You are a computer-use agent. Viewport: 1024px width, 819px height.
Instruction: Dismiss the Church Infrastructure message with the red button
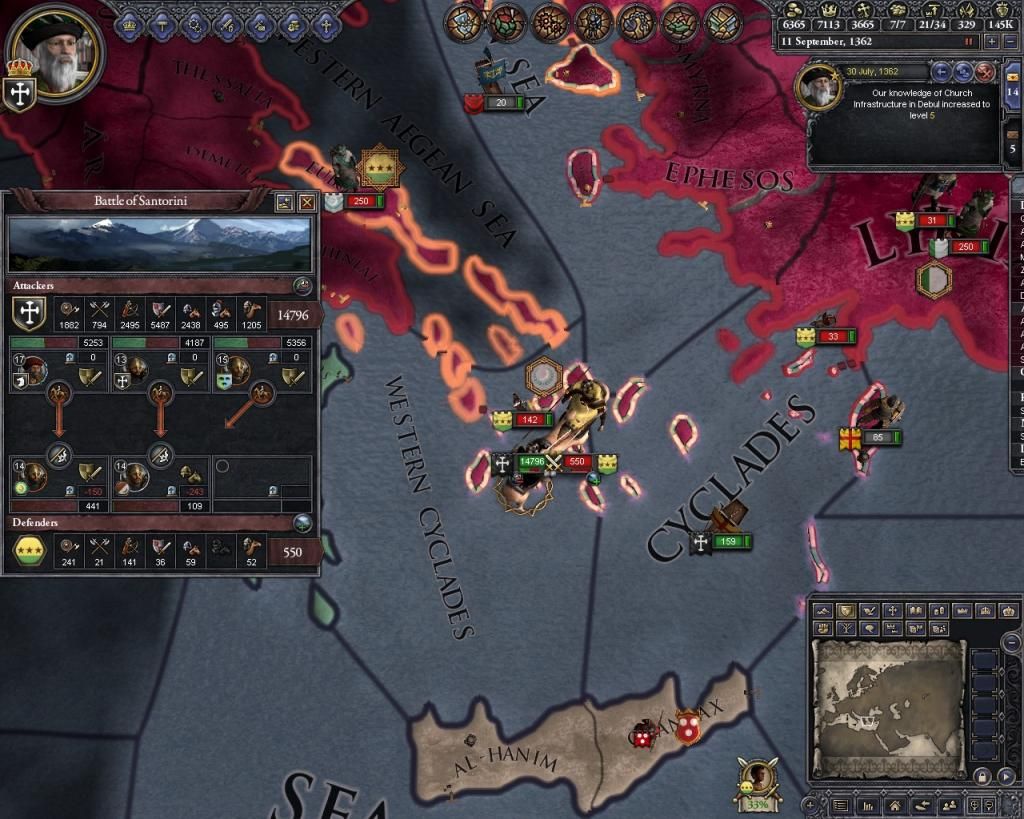coord(985,72)
